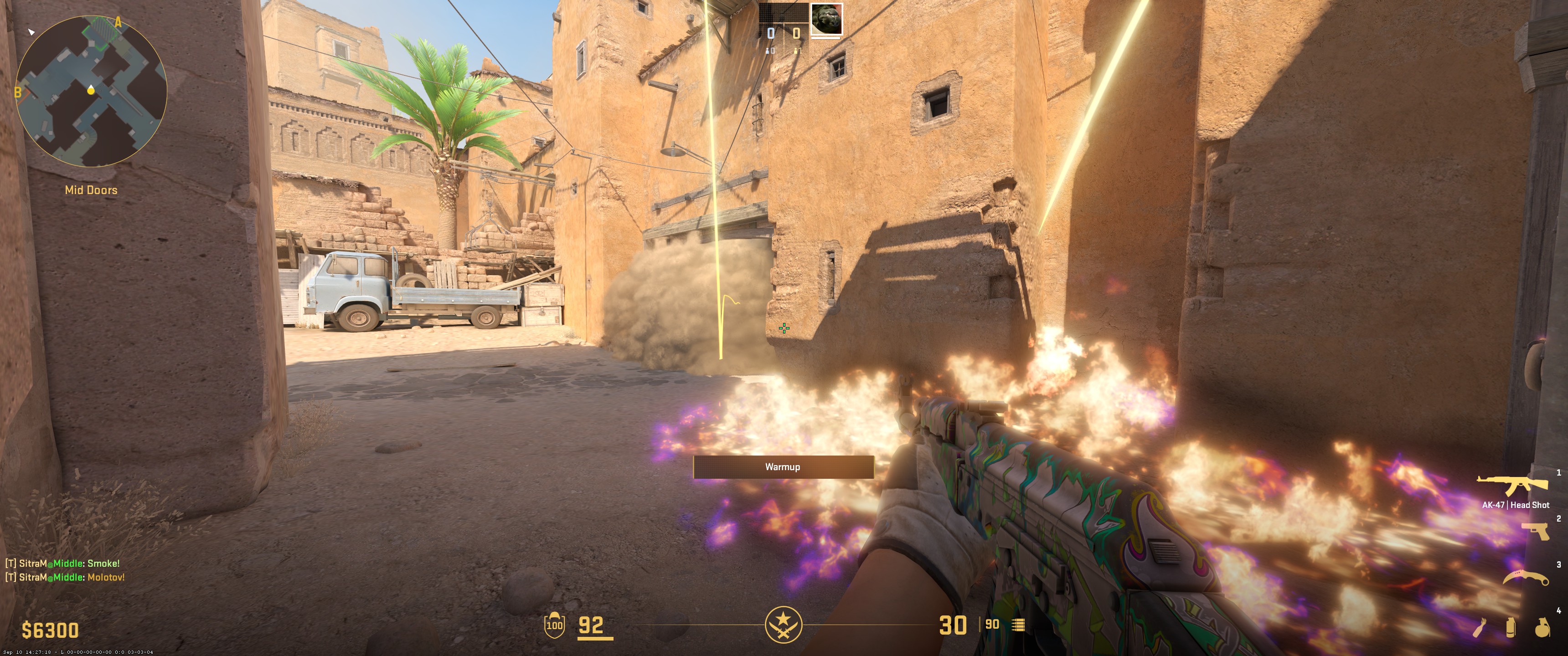Viewport: 1568px width, 656px height.
Task: Choose the smoke grenade icon
Action: (x=1511, y=627)
